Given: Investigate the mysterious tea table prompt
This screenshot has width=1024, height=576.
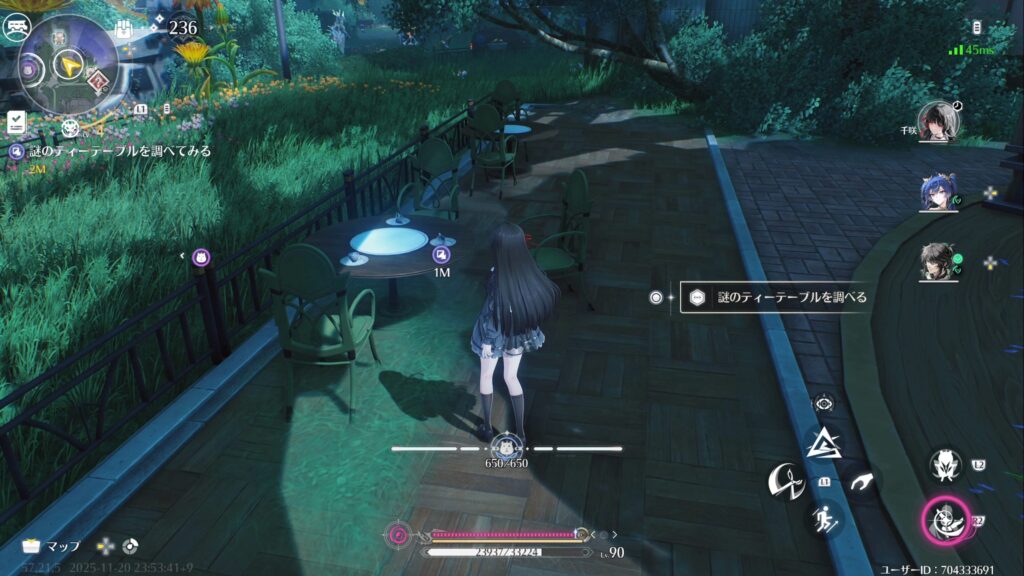Looking at the screenshot, I should 774,297.
